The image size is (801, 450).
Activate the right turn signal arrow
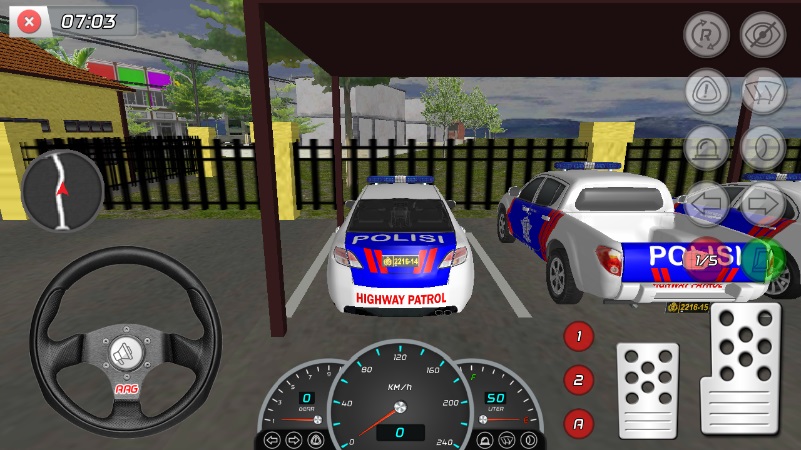point(762,204)
